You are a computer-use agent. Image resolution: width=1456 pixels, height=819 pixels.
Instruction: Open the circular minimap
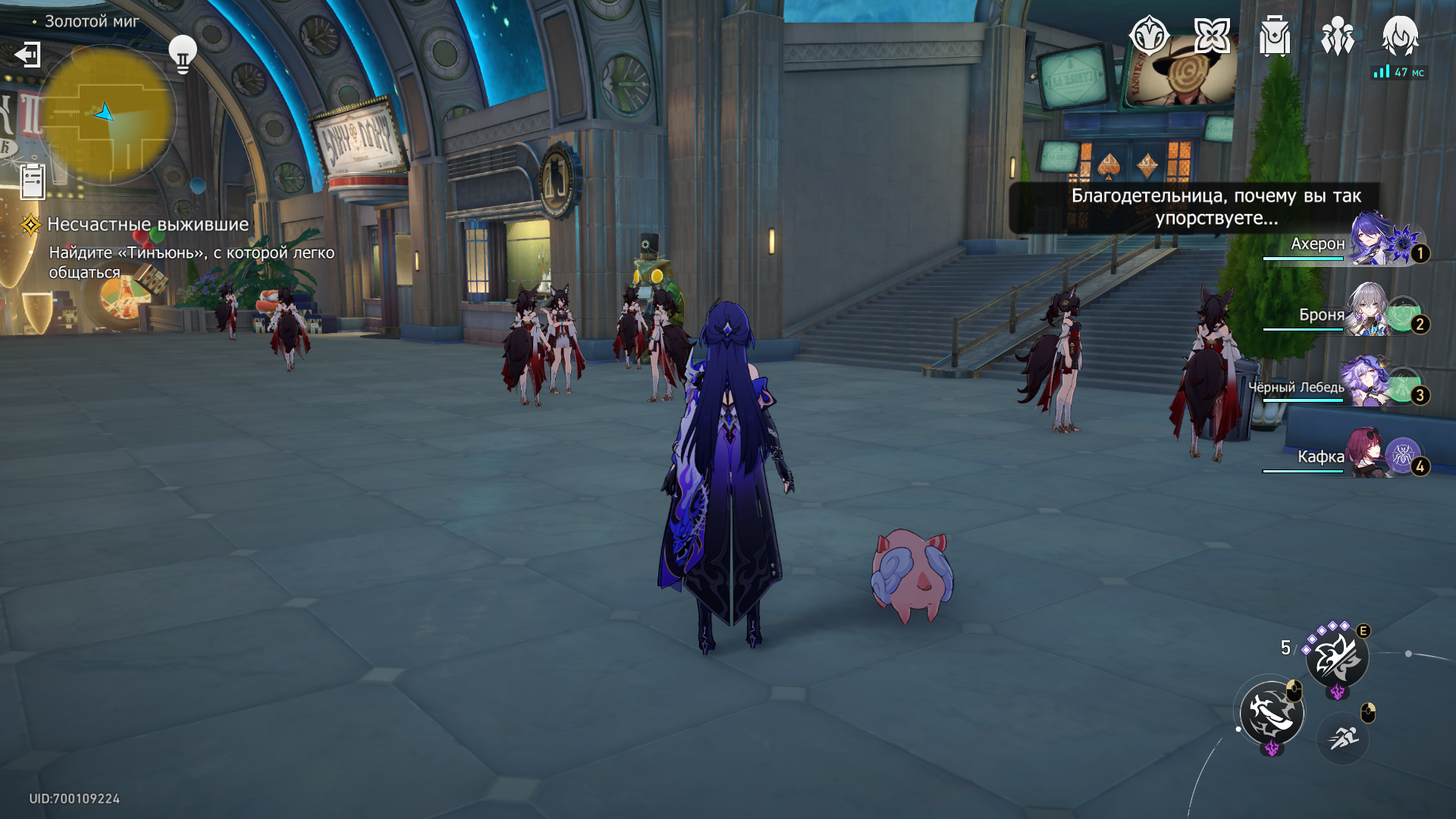click(108, 115)
